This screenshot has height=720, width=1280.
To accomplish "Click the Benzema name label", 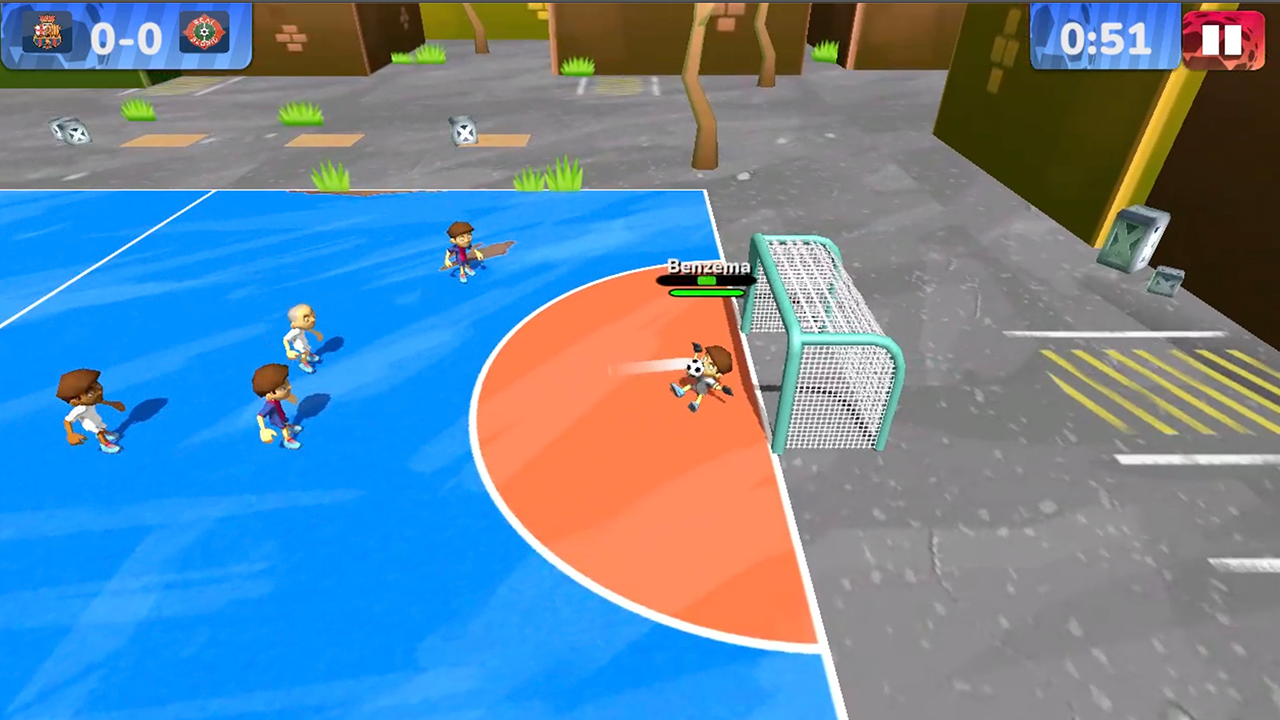I will click(x=708, y=267).
